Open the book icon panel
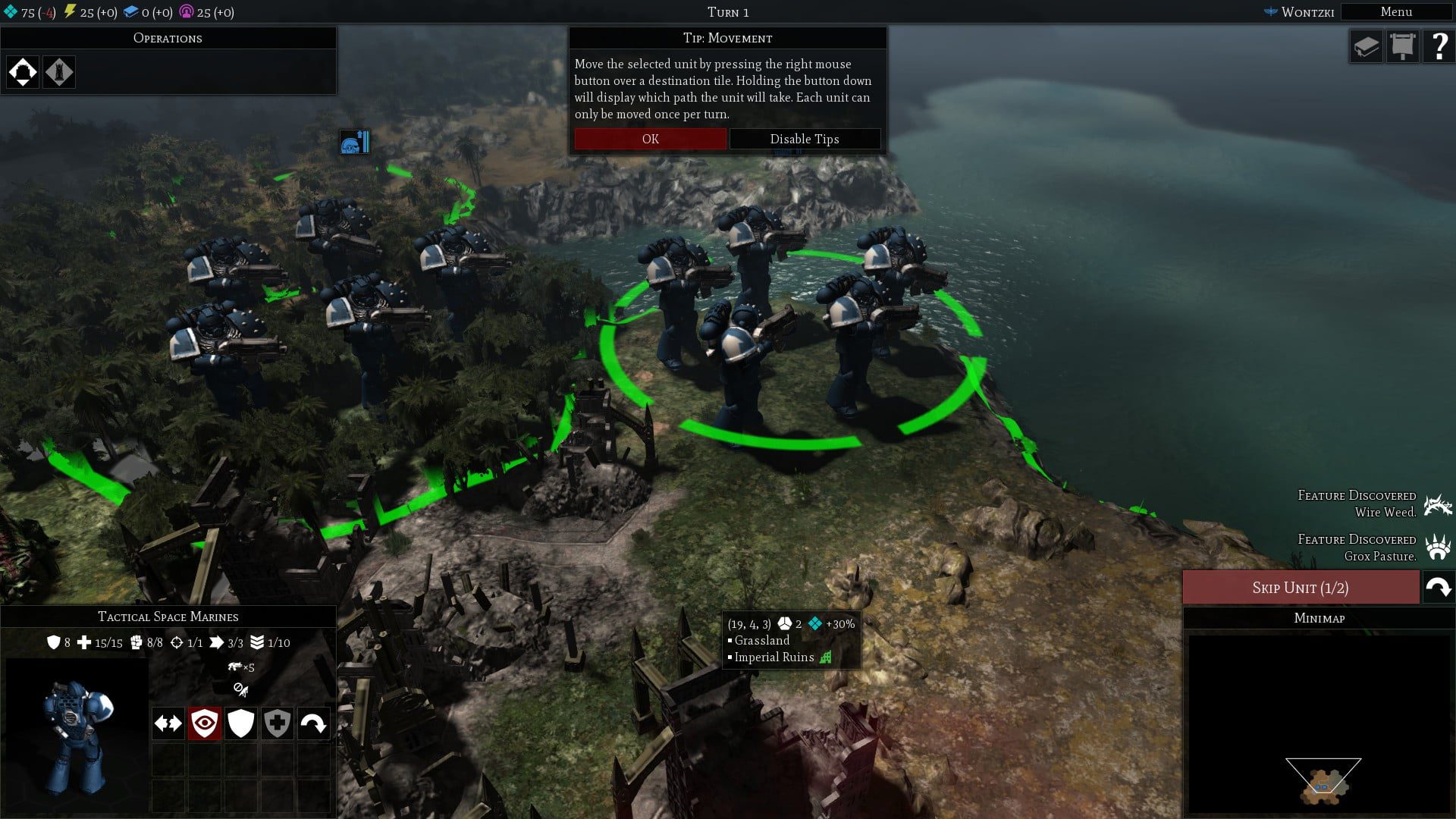The height and width of the screenshot is (819, 1456). [x=1366, y=47]
